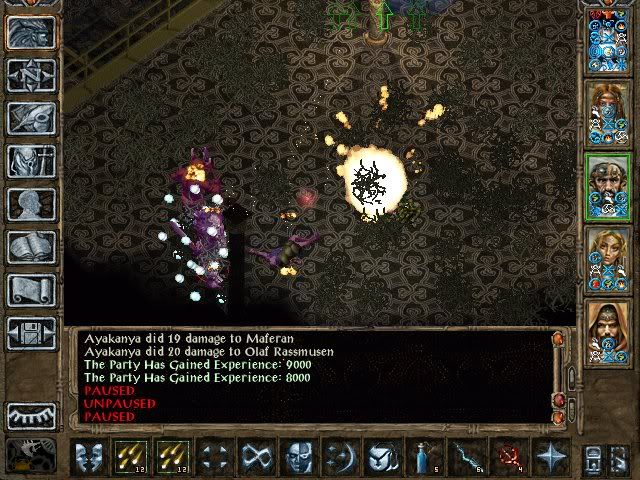This screenshot has width=640, height=480.
Task: Open options via the floppy disk button
Action: coord(31,332)
